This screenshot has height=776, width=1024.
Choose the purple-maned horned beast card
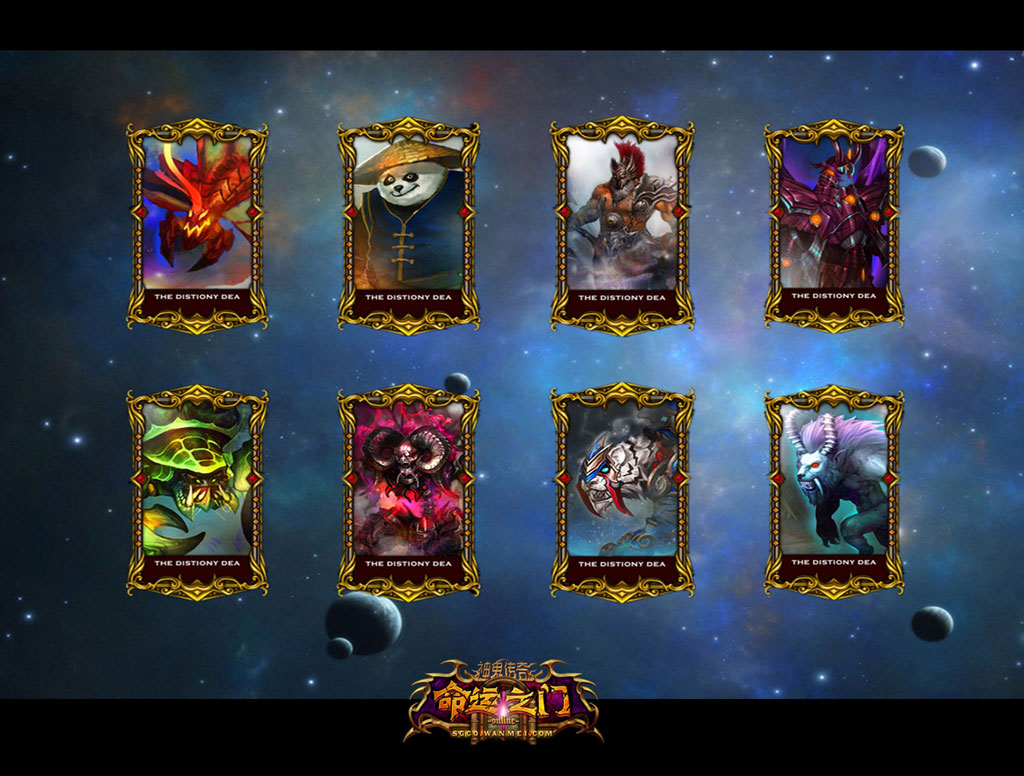tap(834, 488)
